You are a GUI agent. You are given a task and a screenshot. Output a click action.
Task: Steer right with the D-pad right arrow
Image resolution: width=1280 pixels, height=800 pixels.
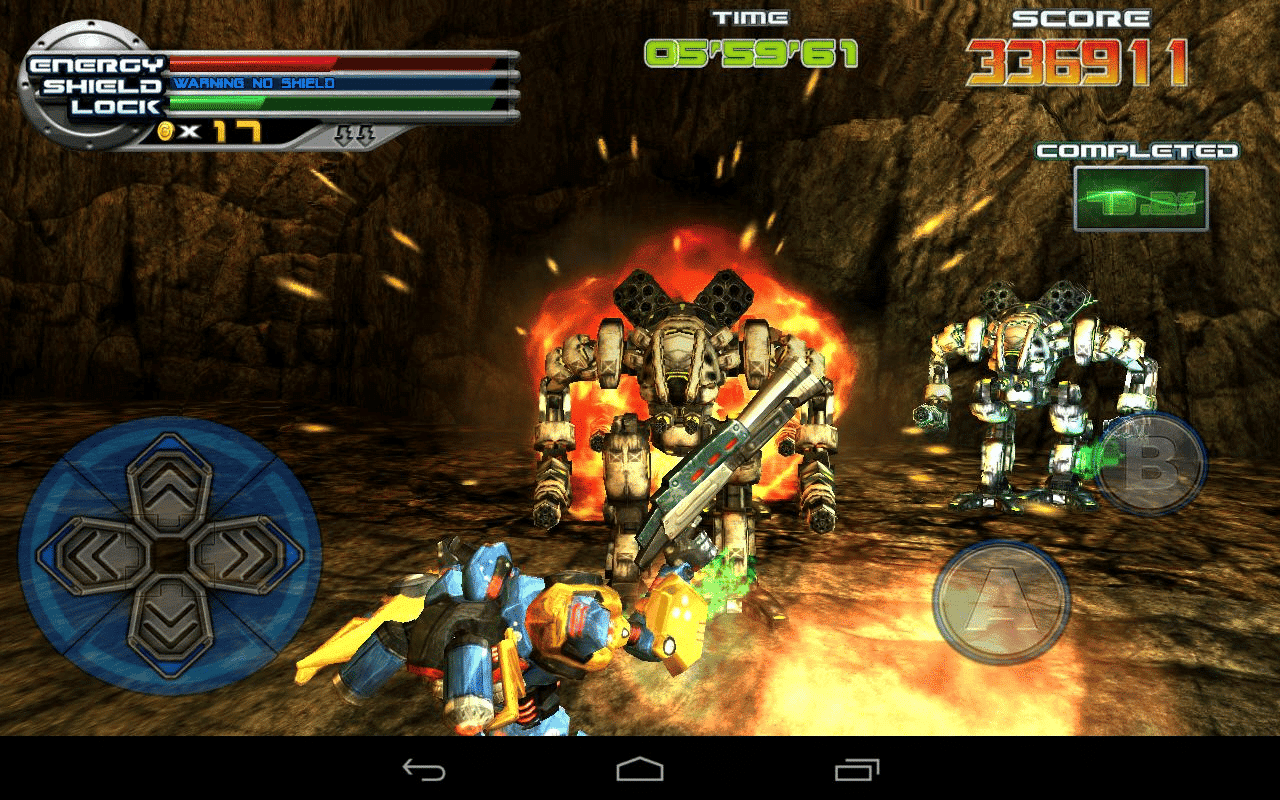point(244,556)
